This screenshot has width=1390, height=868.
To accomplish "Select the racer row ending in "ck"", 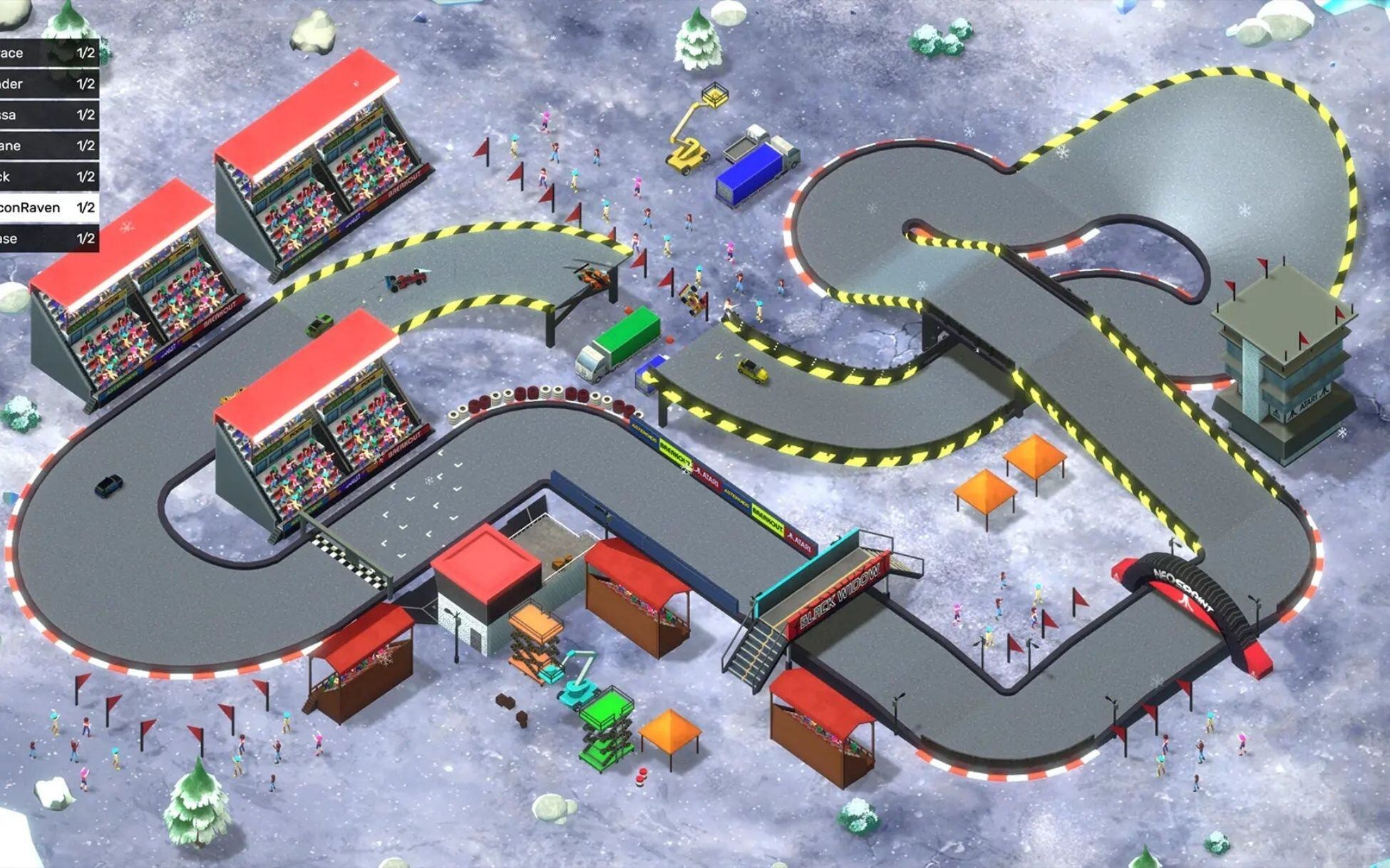I will pos(47,177).
